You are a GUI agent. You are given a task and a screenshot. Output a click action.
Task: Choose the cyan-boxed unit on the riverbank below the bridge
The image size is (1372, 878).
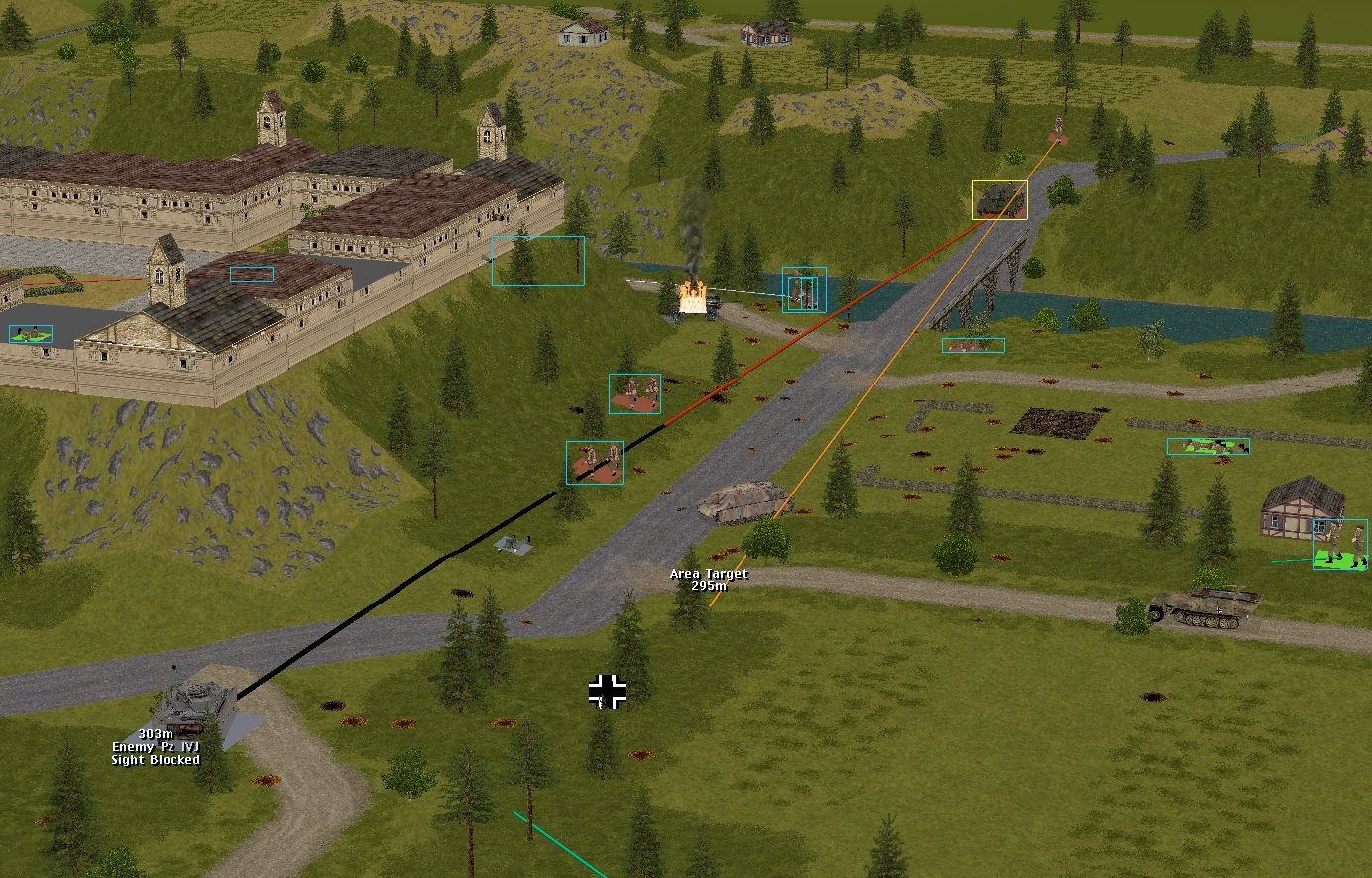972,346
